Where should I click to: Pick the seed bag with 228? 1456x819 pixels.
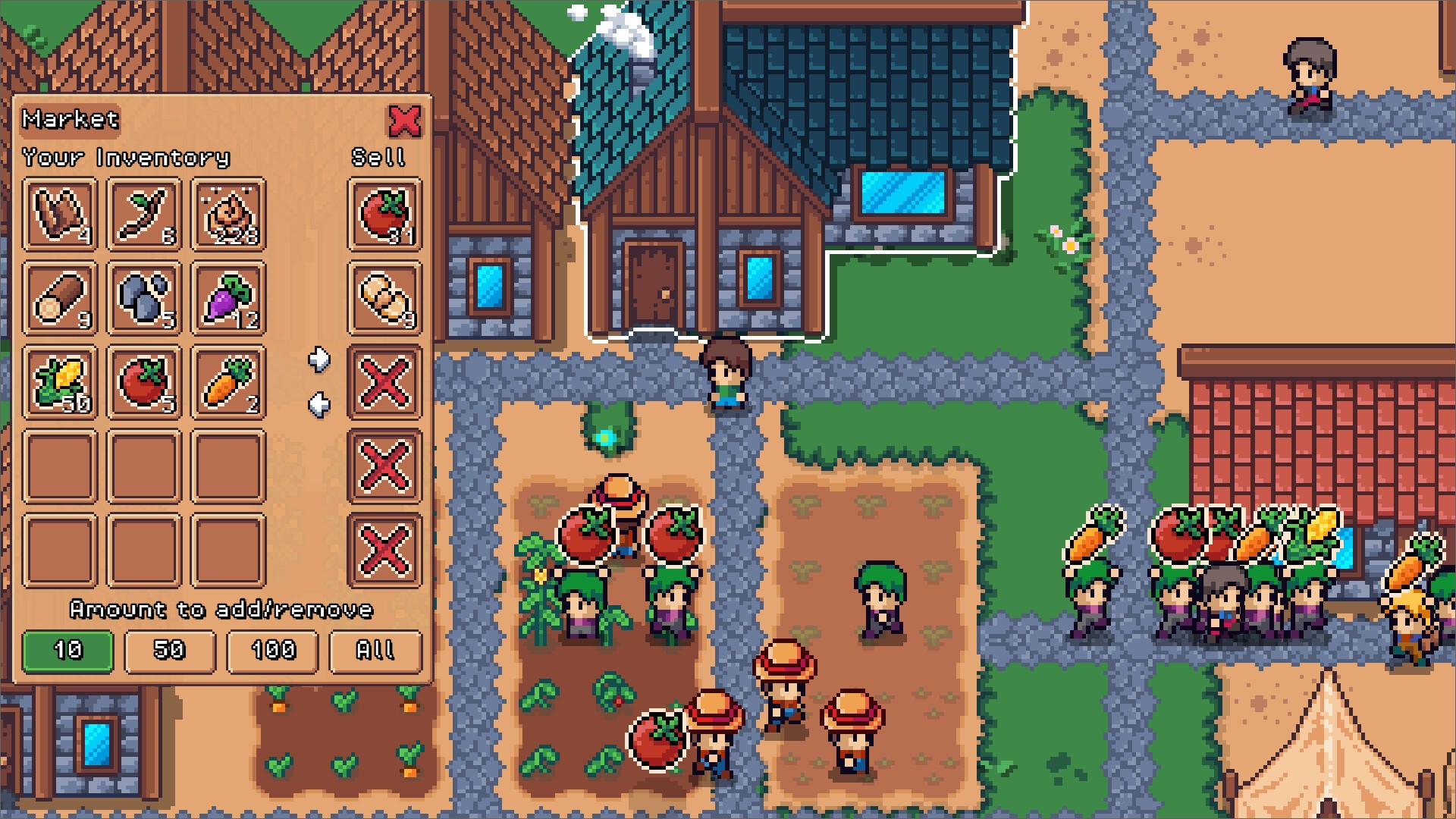(x=228, y=215)
